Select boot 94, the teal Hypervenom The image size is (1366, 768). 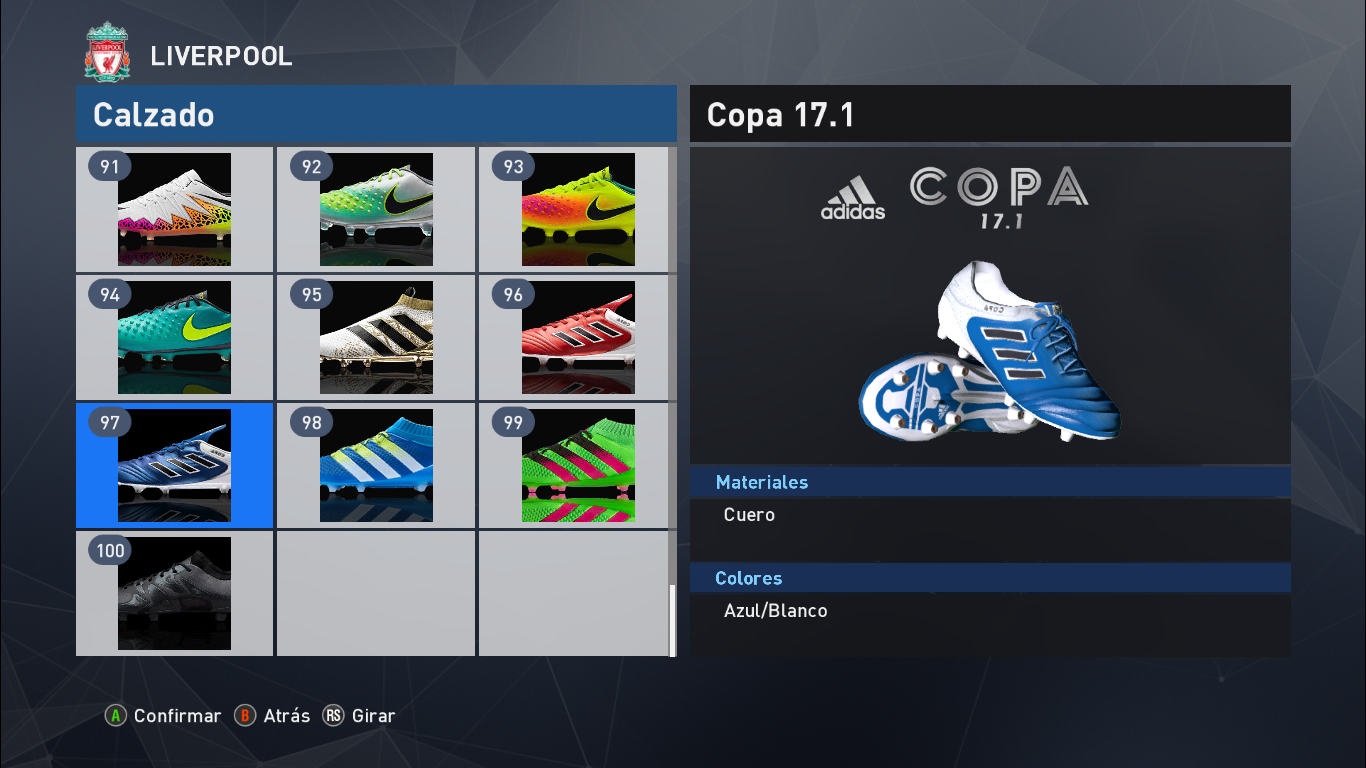coord(174,337)
